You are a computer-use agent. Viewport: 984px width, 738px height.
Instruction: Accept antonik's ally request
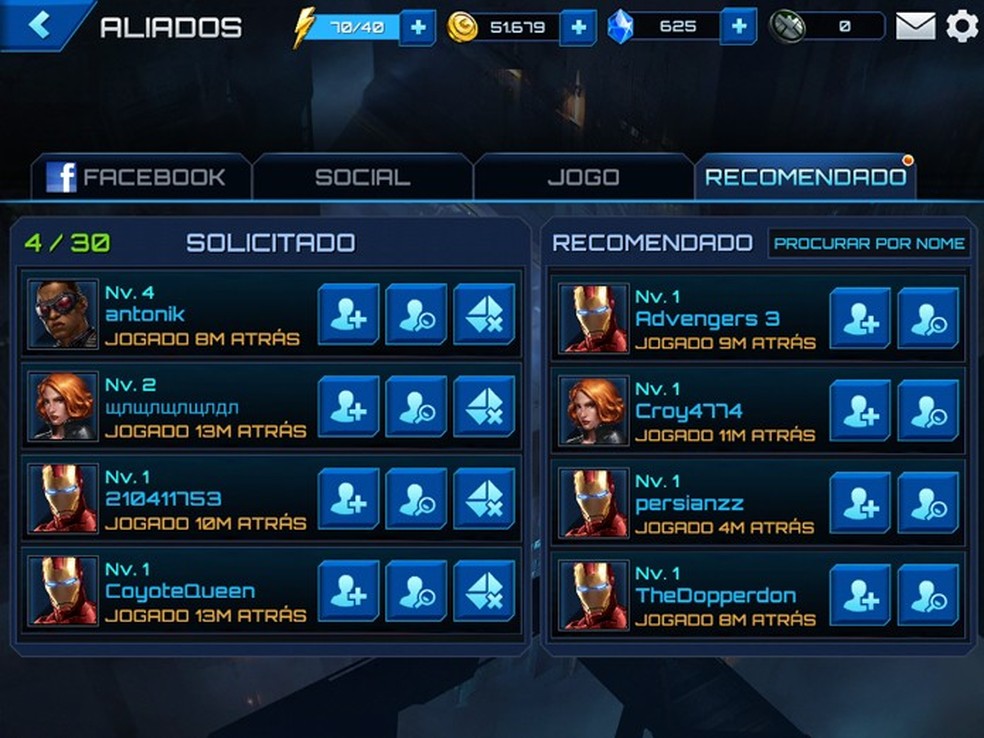348,314
